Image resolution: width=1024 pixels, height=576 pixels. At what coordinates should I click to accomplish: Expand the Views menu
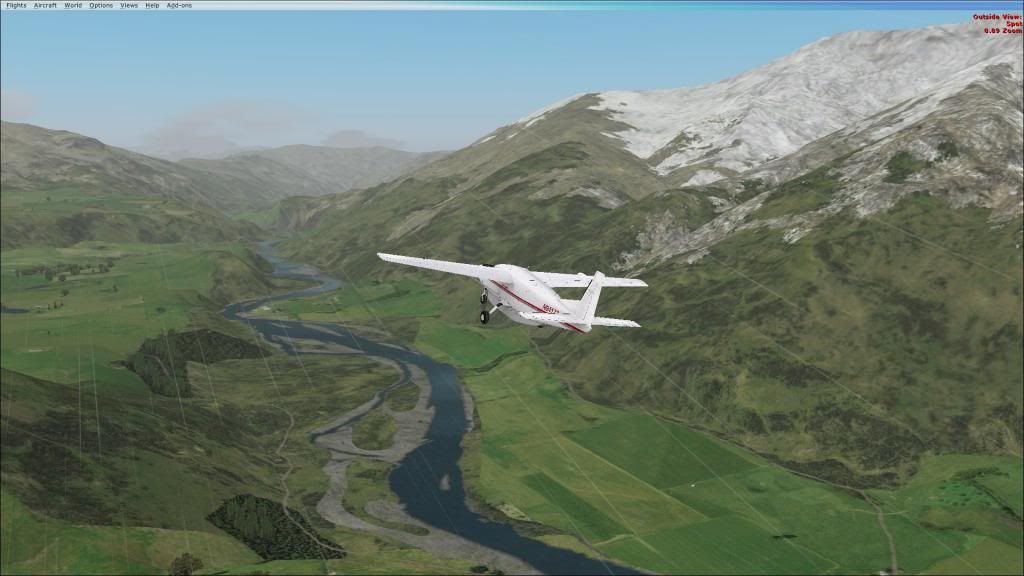(x=129, y=5)
